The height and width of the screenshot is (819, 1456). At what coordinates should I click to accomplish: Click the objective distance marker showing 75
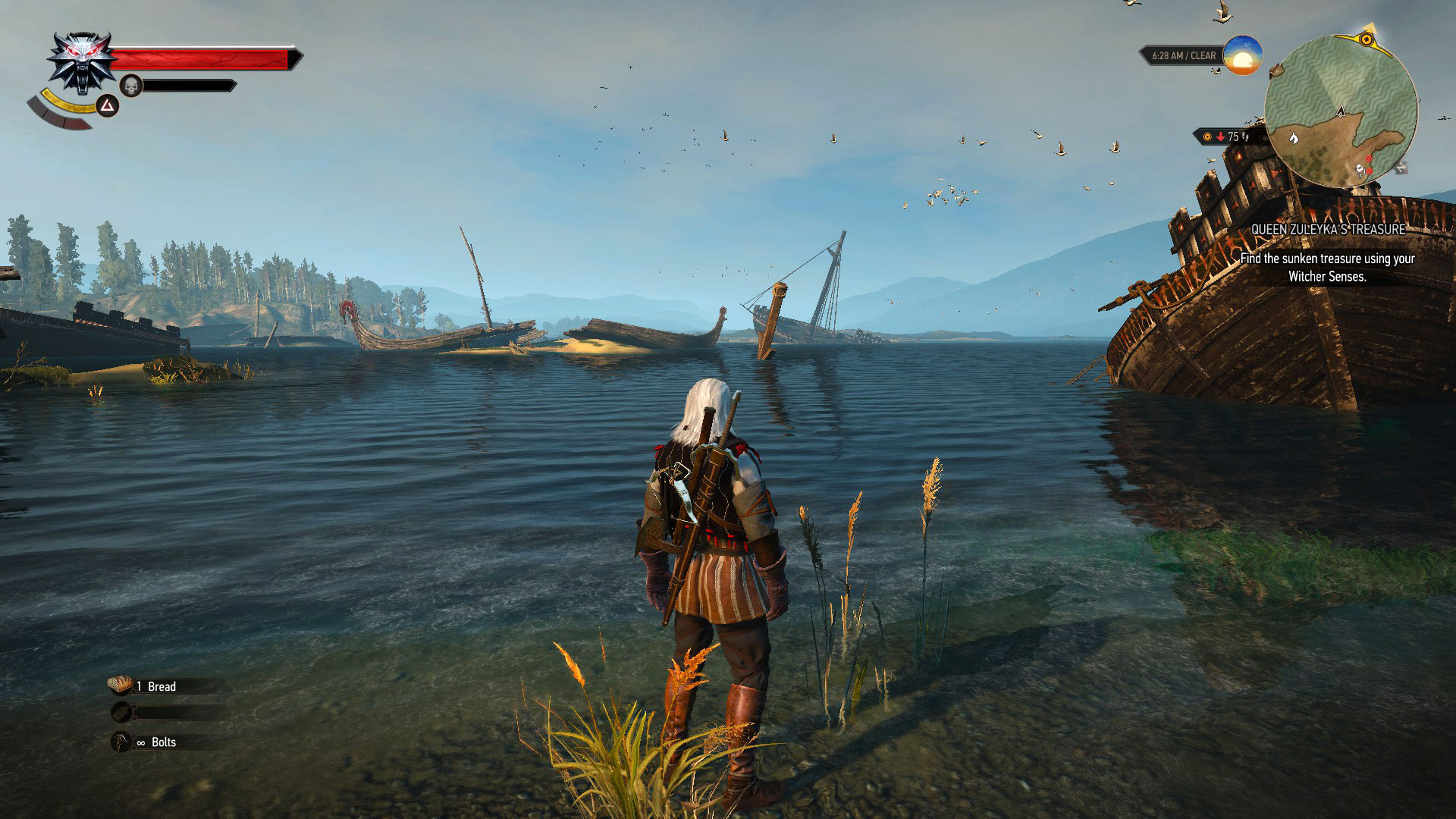coord(1227,136)
